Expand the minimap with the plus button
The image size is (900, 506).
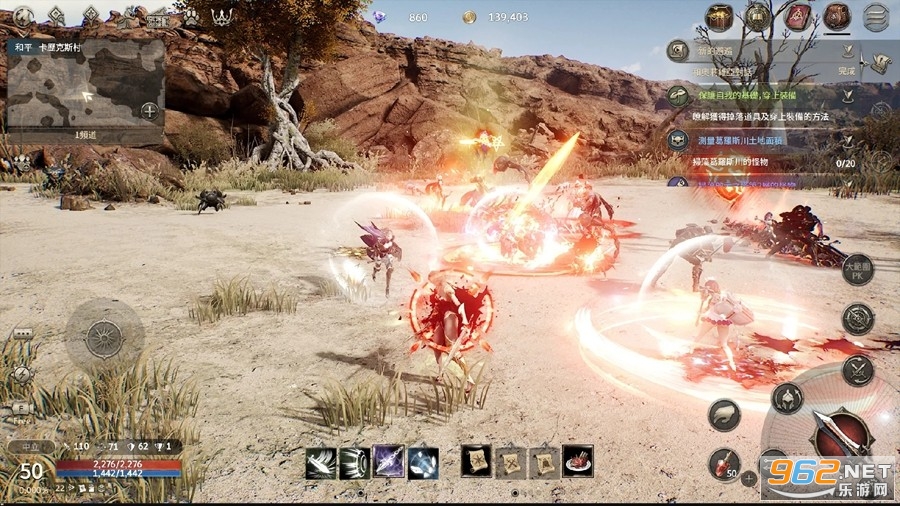[x=149, y=110]
